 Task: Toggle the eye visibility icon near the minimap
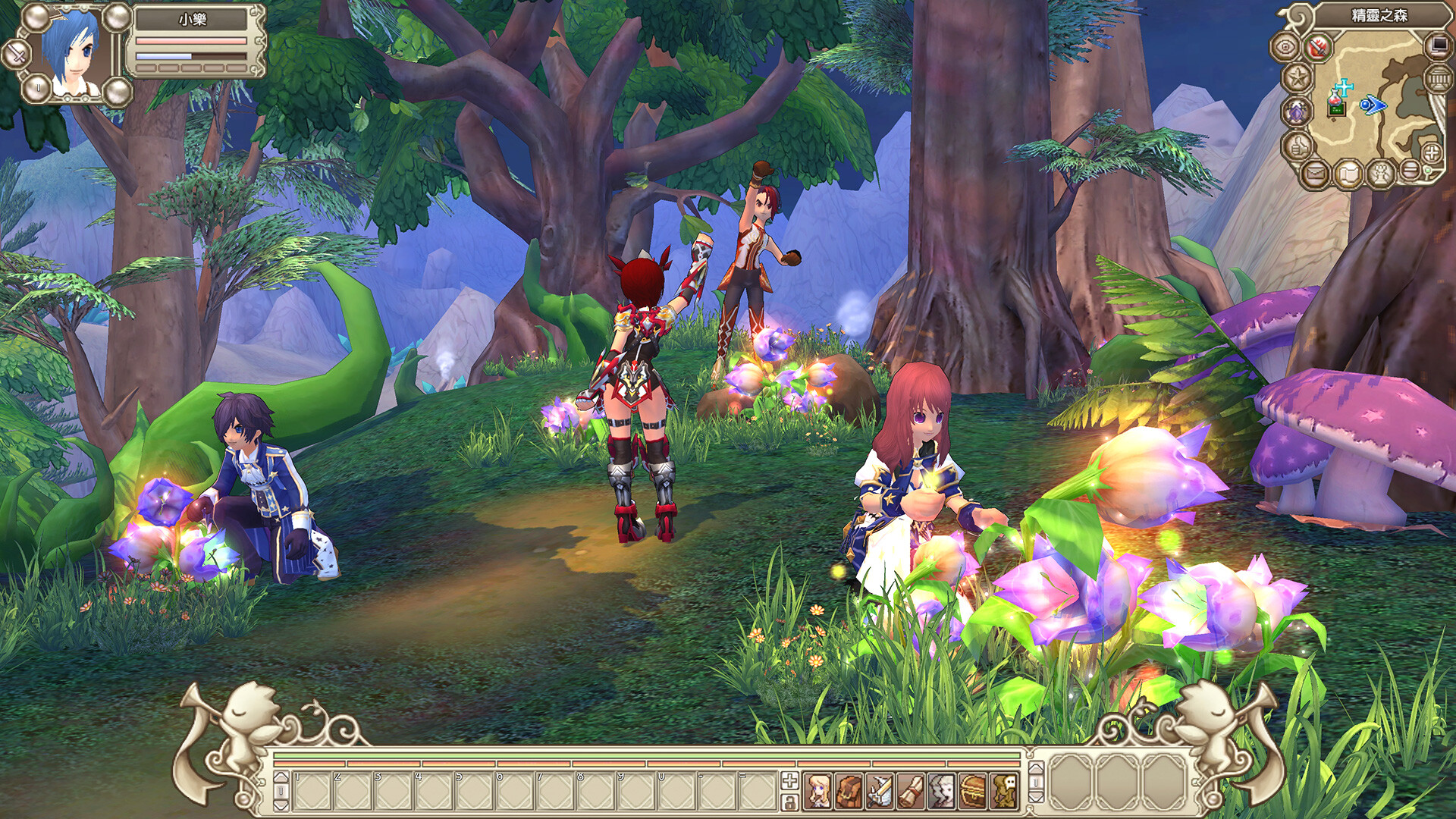(x=1283, y=47)
